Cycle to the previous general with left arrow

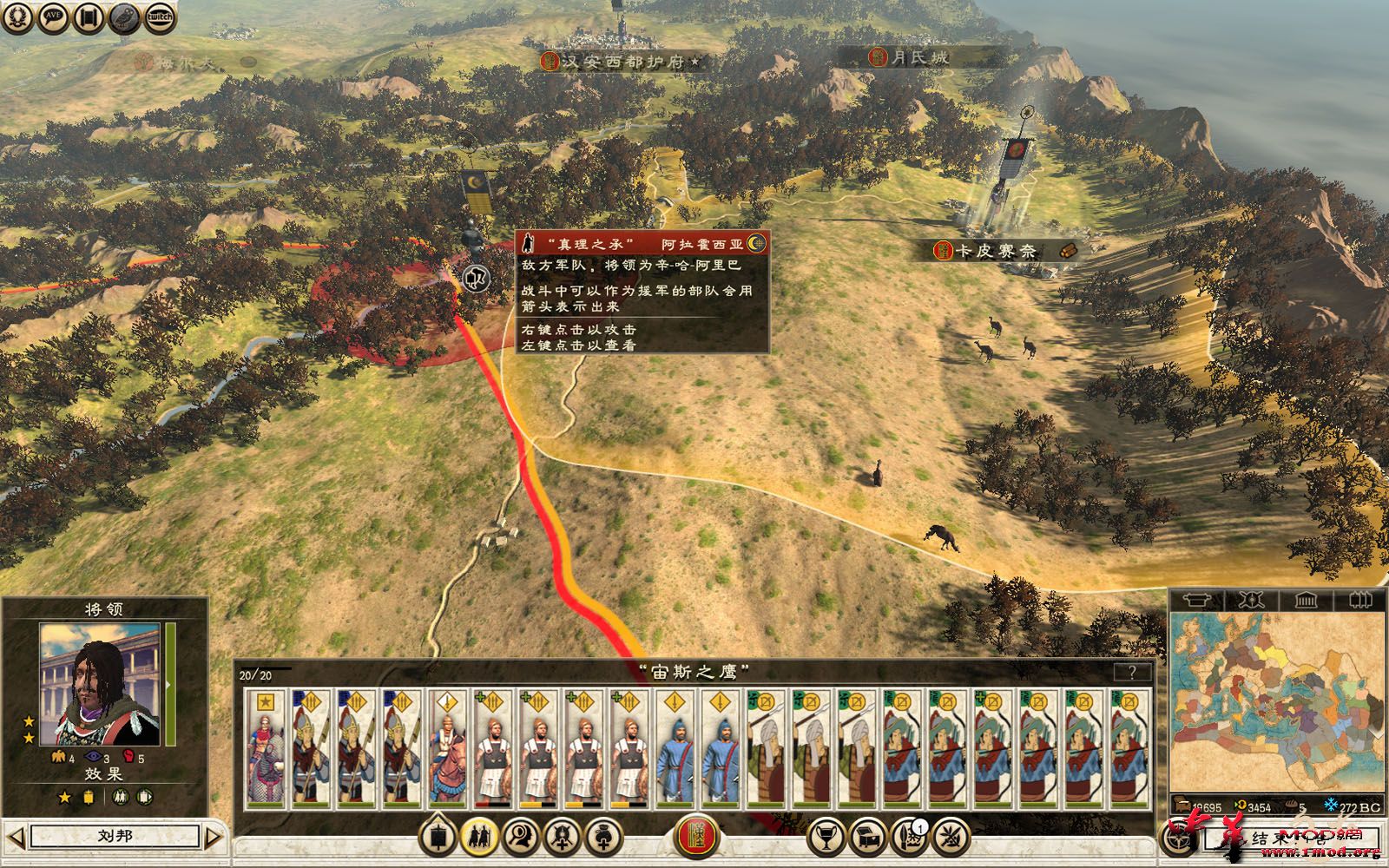click(x=16, y=837)
